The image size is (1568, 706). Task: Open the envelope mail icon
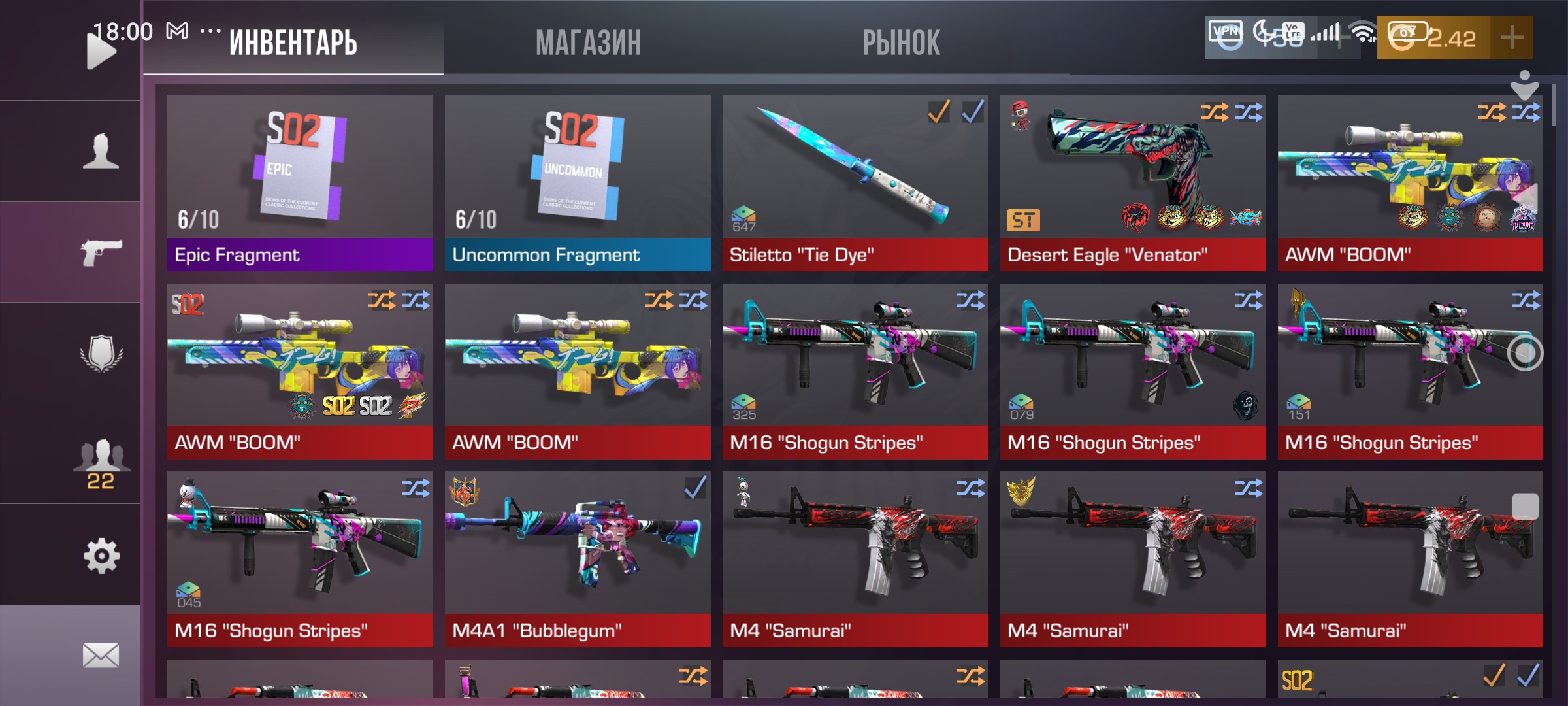pos(101,655)
